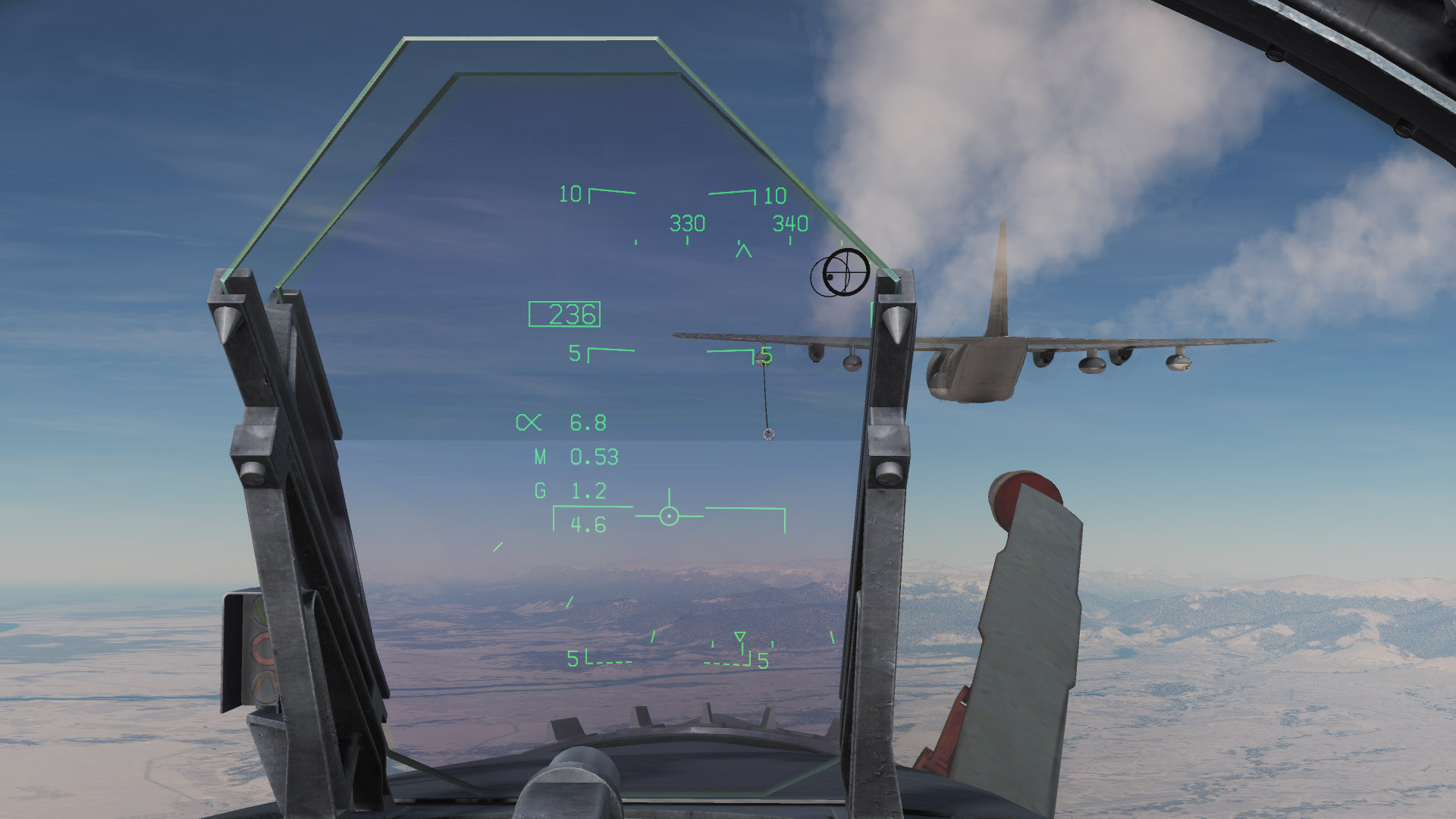The image size is (1456, 819).
Task: Click the 330 mark on the heading tape
Action: click(686, 224)
